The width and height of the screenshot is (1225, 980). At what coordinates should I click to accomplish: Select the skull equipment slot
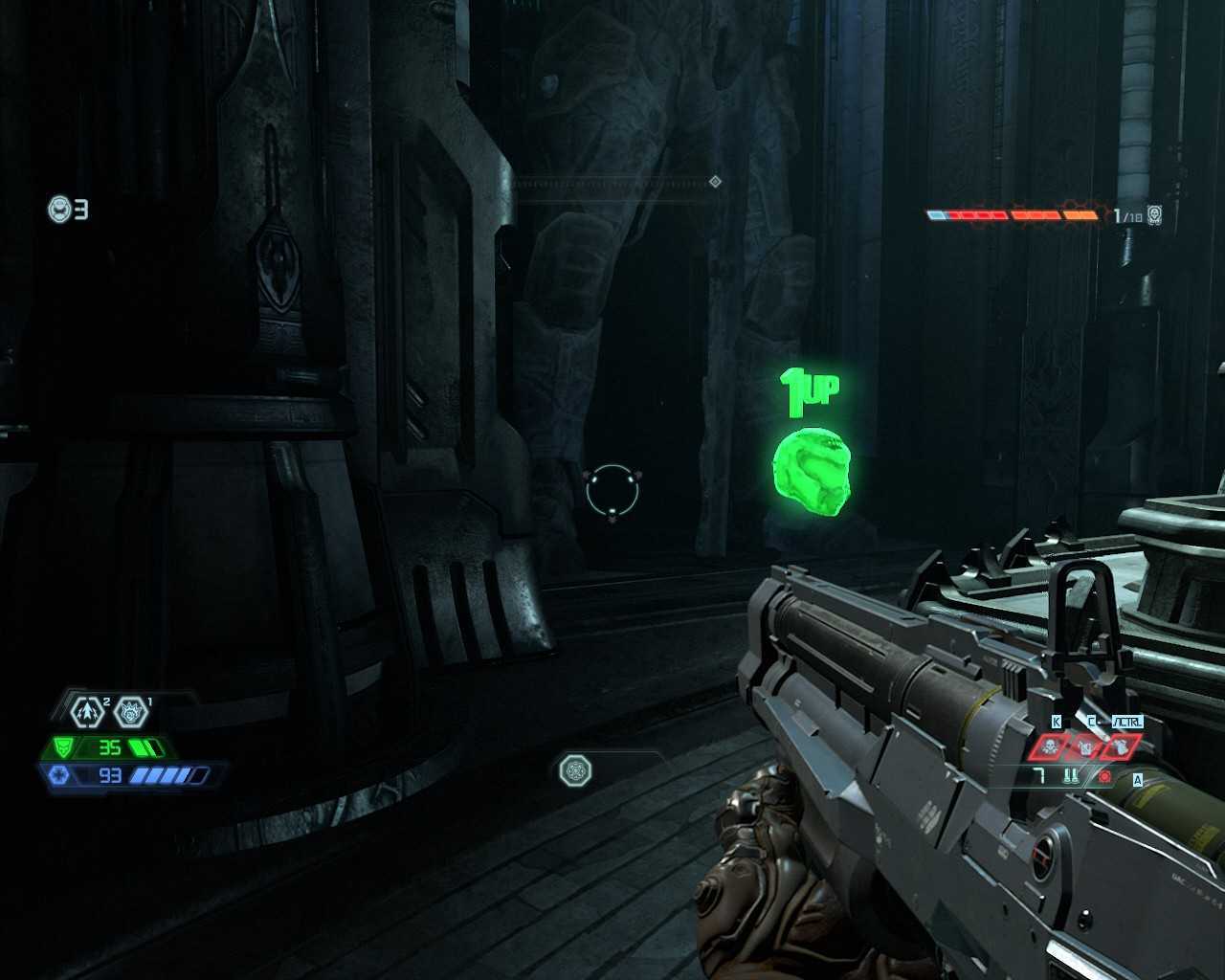pyautogui.click(x=1051, y=746)
